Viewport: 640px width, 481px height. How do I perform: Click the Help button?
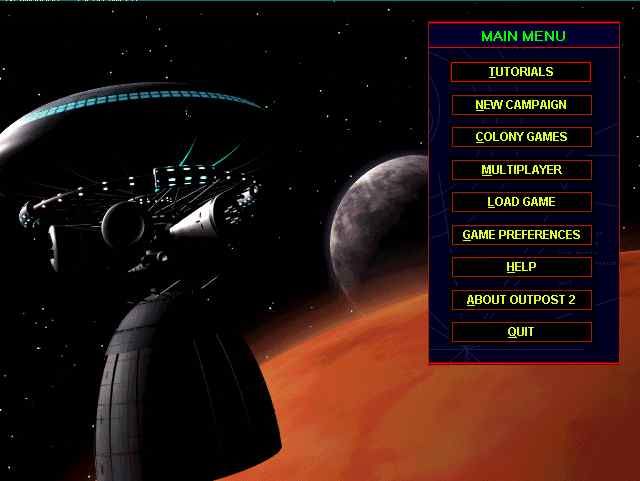(521, 267)
